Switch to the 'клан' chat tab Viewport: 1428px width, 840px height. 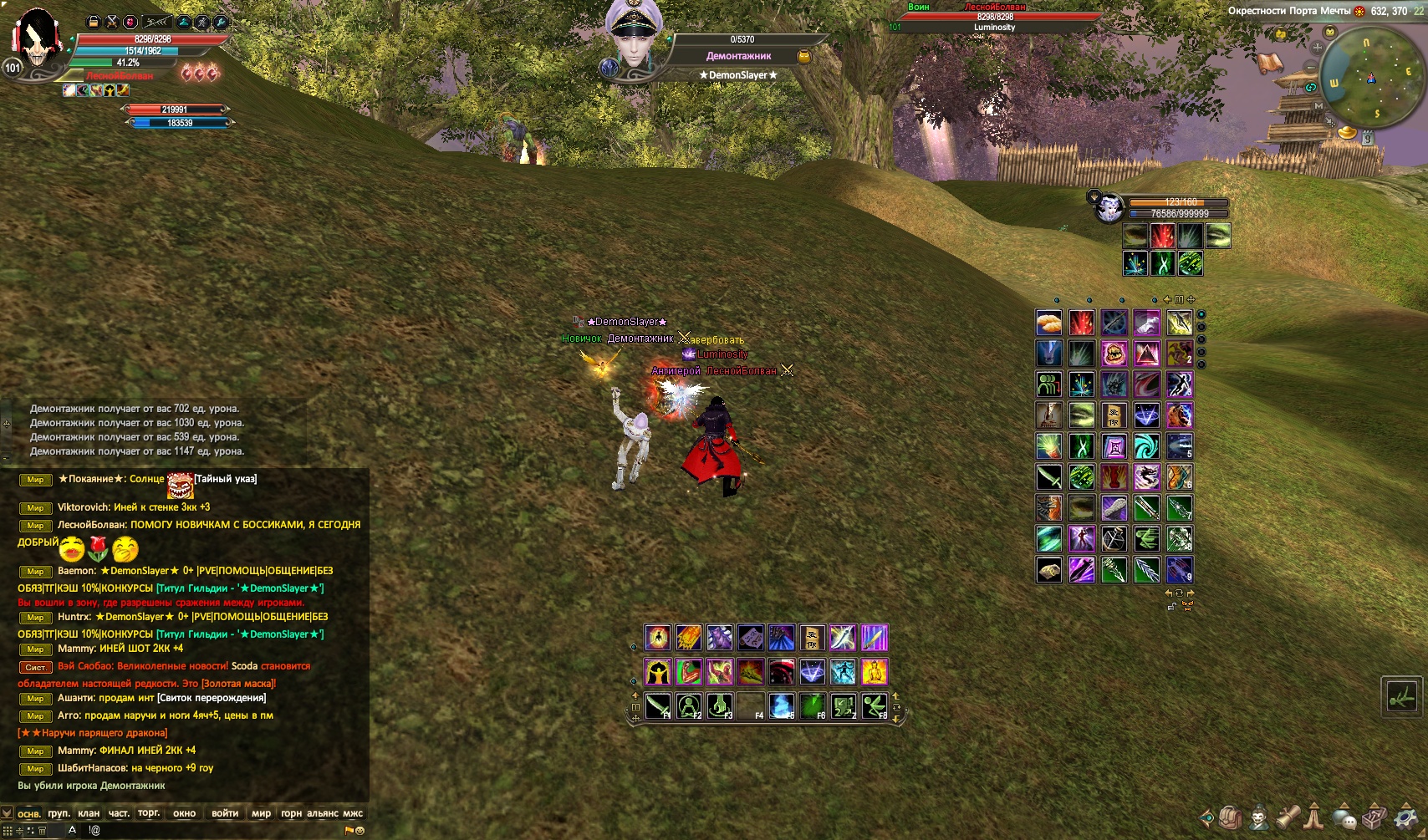89,813
